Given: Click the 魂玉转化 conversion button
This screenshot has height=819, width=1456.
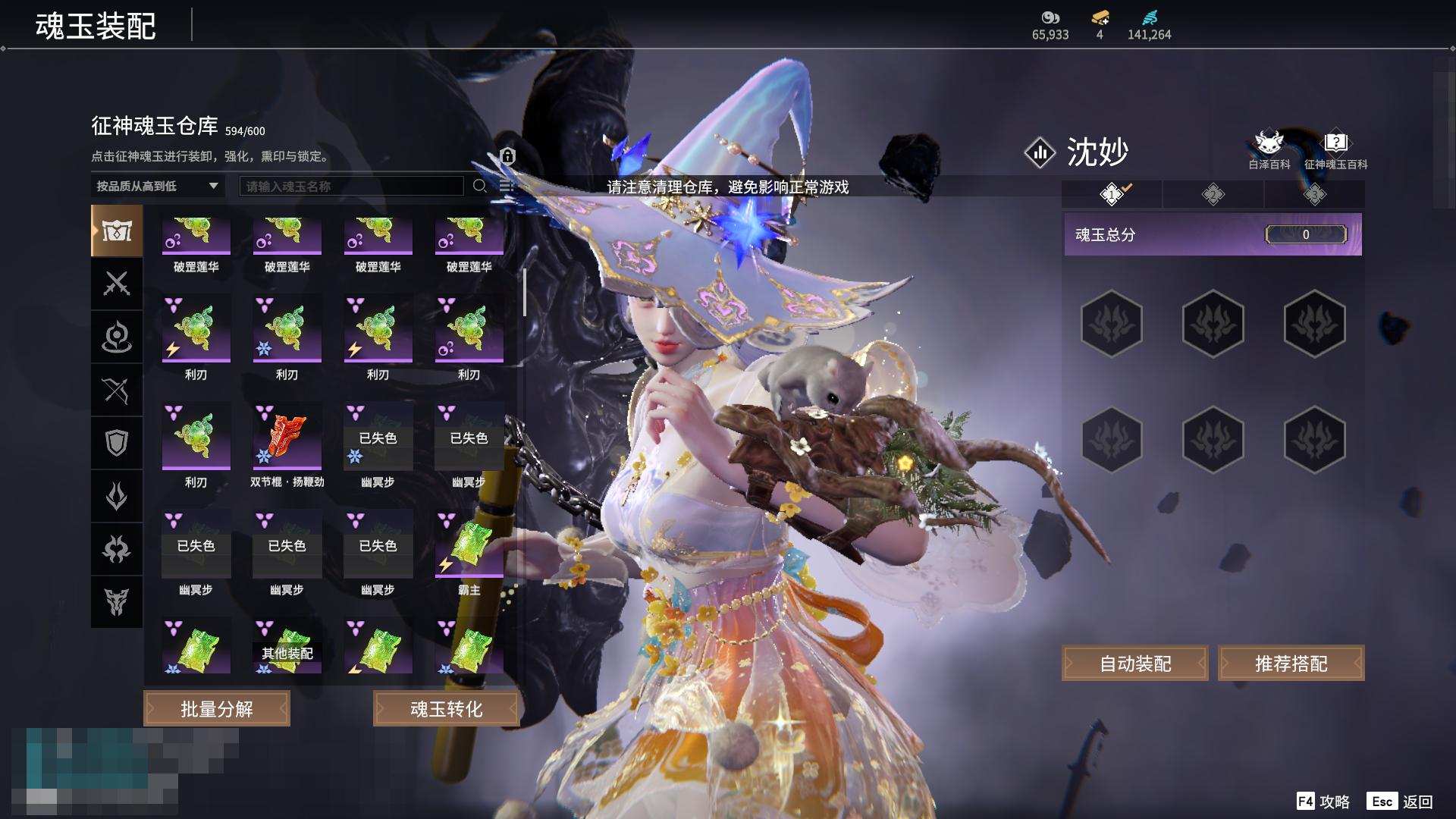Looking at the screenshot, I should pyautogui.click(x=446, y=708).
